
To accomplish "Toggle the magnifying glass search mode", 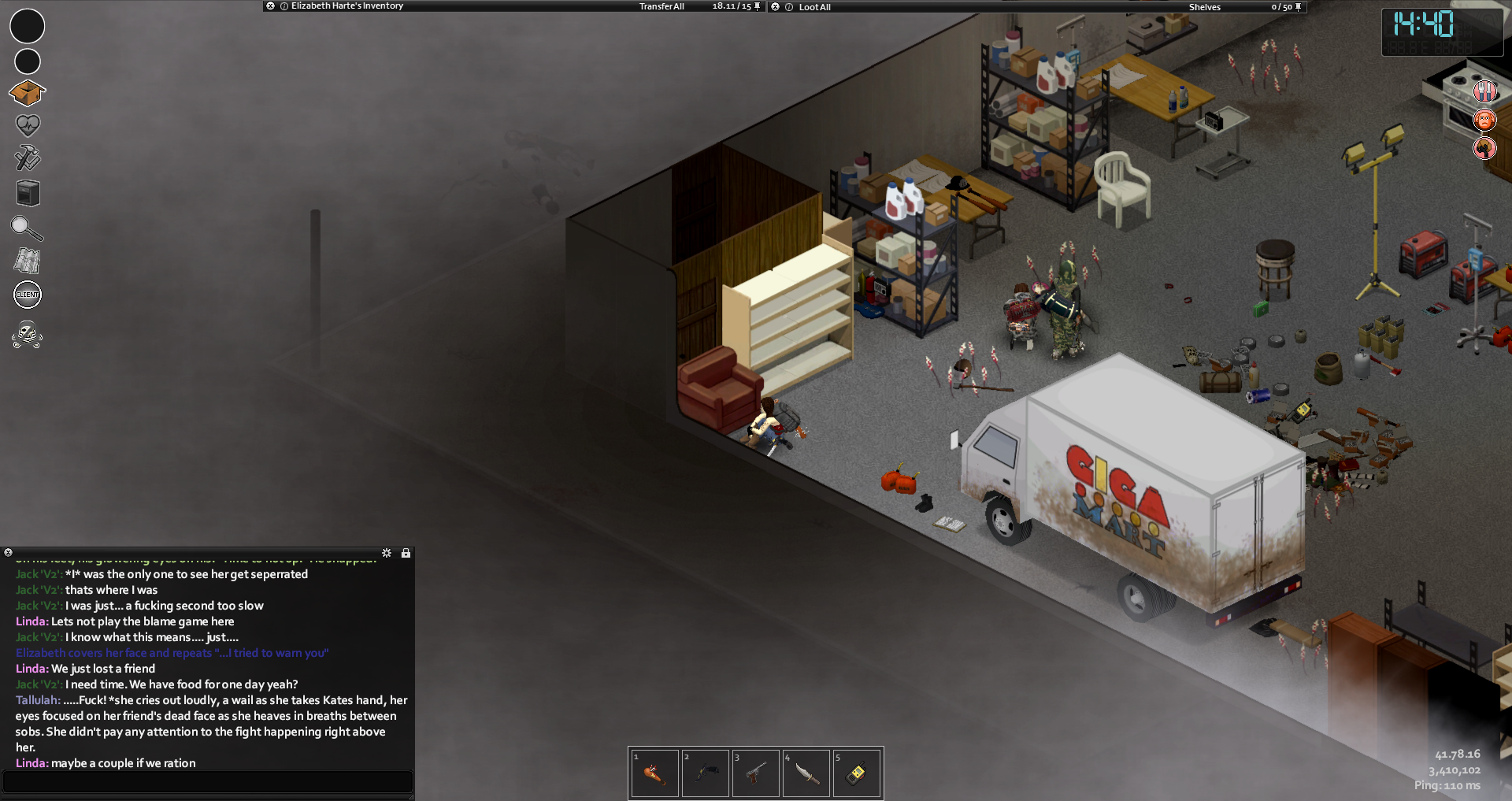I will coord(27,228).
